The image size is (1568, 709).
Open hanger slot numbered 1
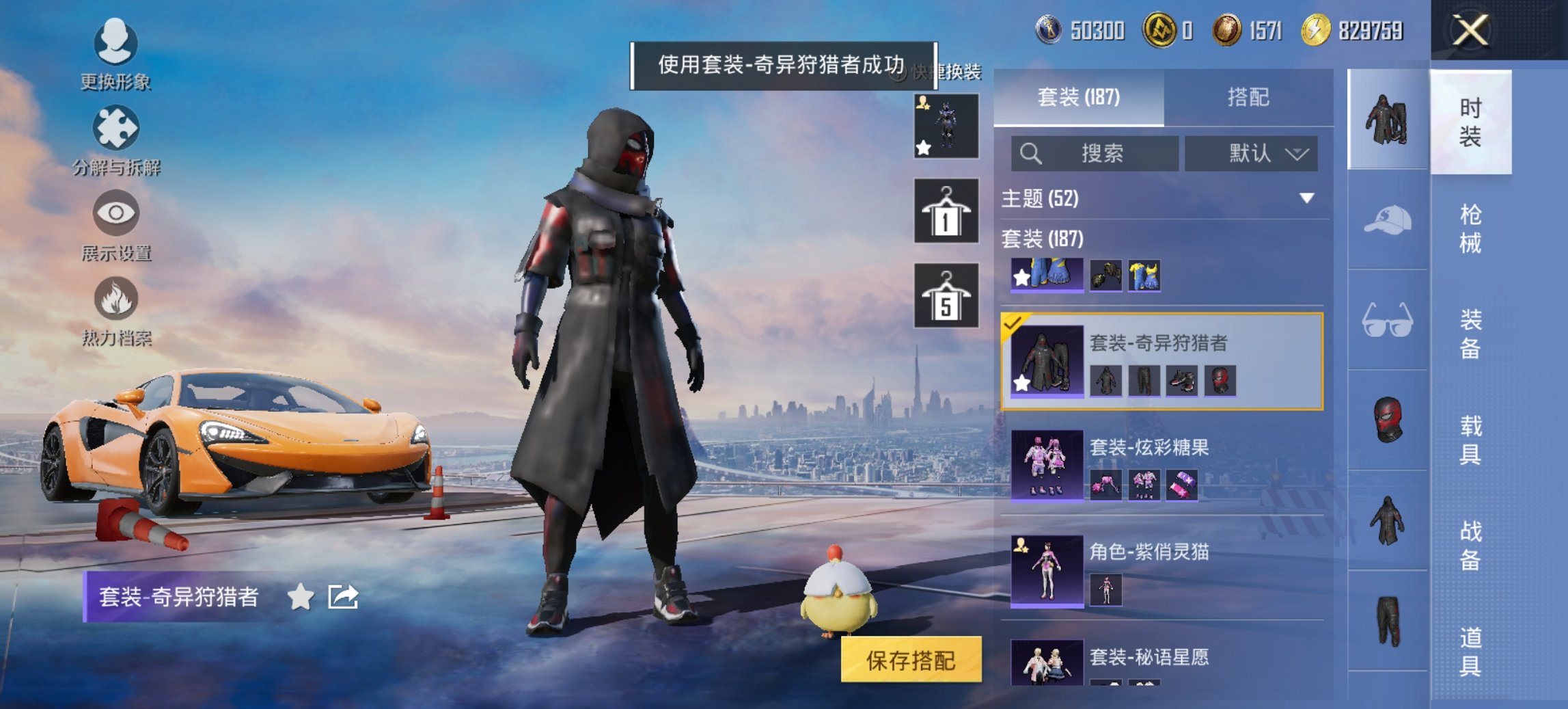[946, 212]
